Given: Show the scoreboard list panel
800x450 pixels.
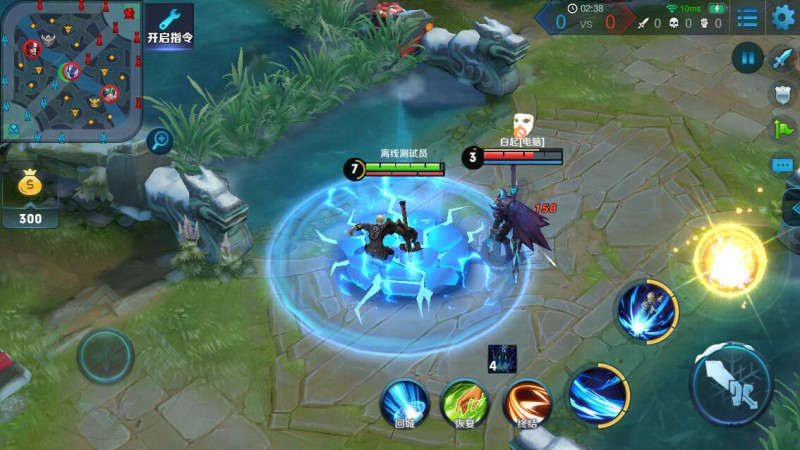Looking at the screenshot, I should (x=747, y=18).
